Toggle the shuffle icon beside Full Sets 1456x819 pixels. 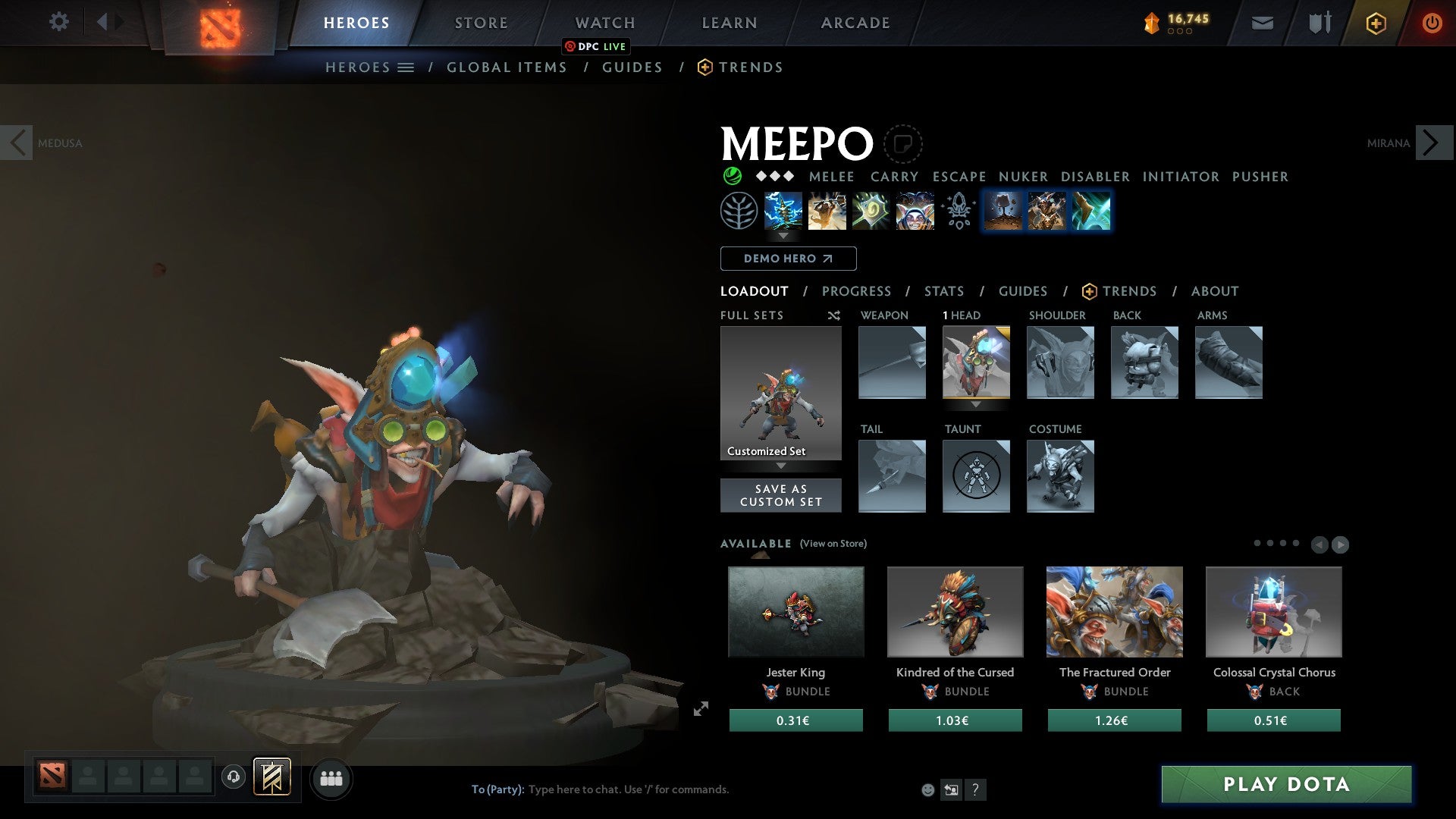(833, 315)
